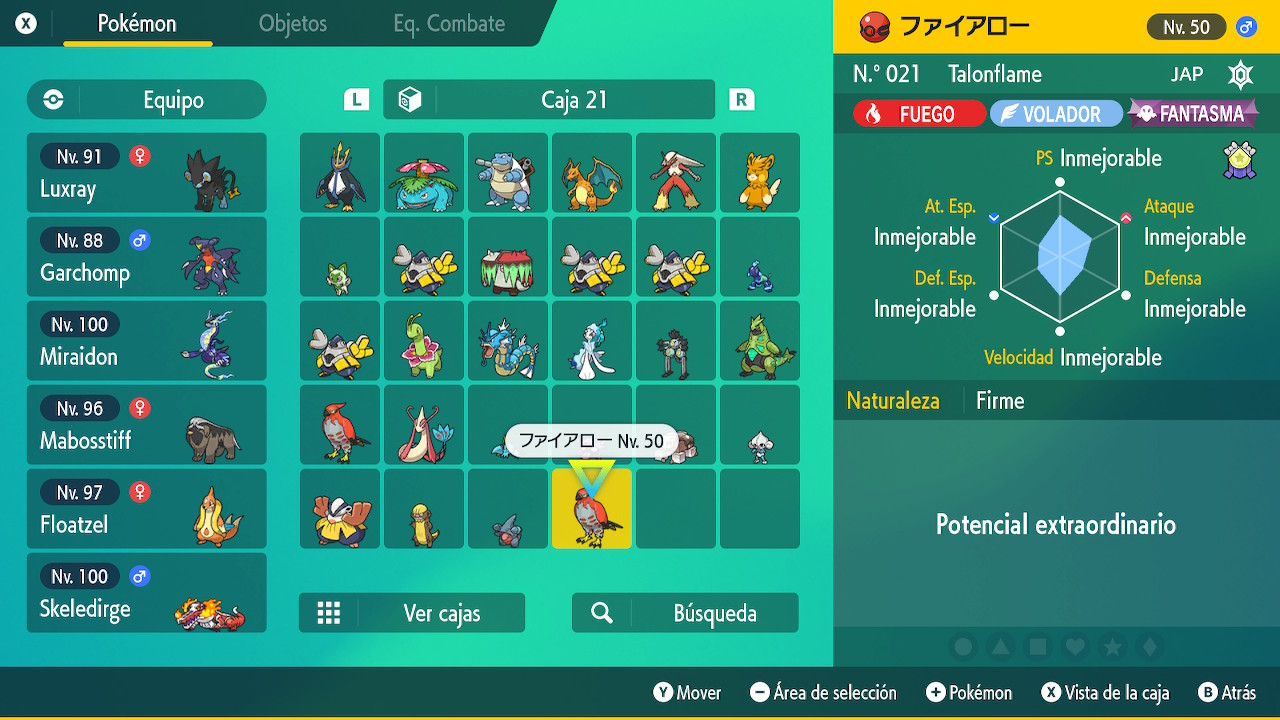Choose Floatzel from the team
This screenshot has width=1280, height=720.
147,509
